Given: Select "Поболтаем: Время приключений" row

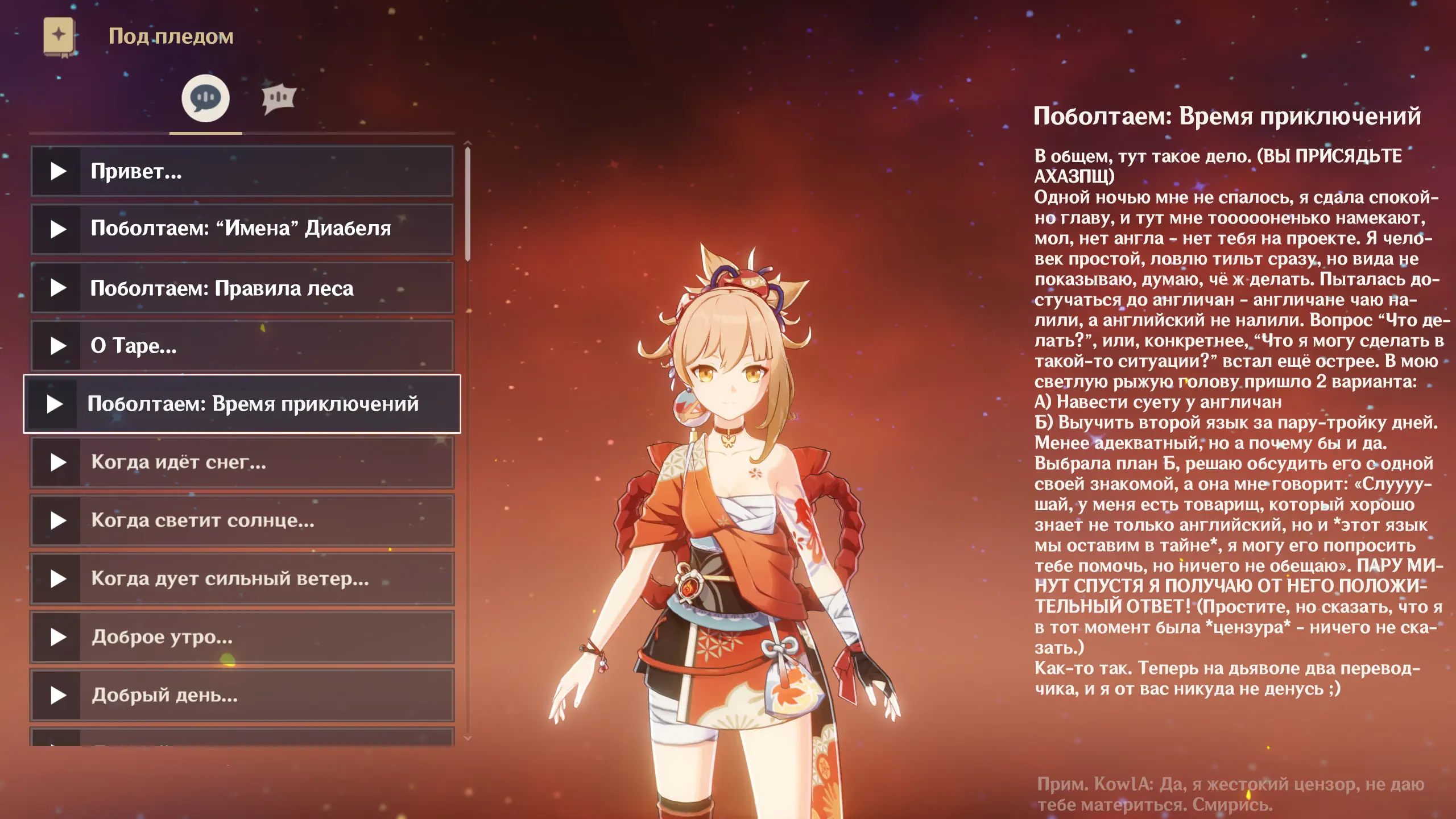Looking at the screenshot, I should coord(241,404).
